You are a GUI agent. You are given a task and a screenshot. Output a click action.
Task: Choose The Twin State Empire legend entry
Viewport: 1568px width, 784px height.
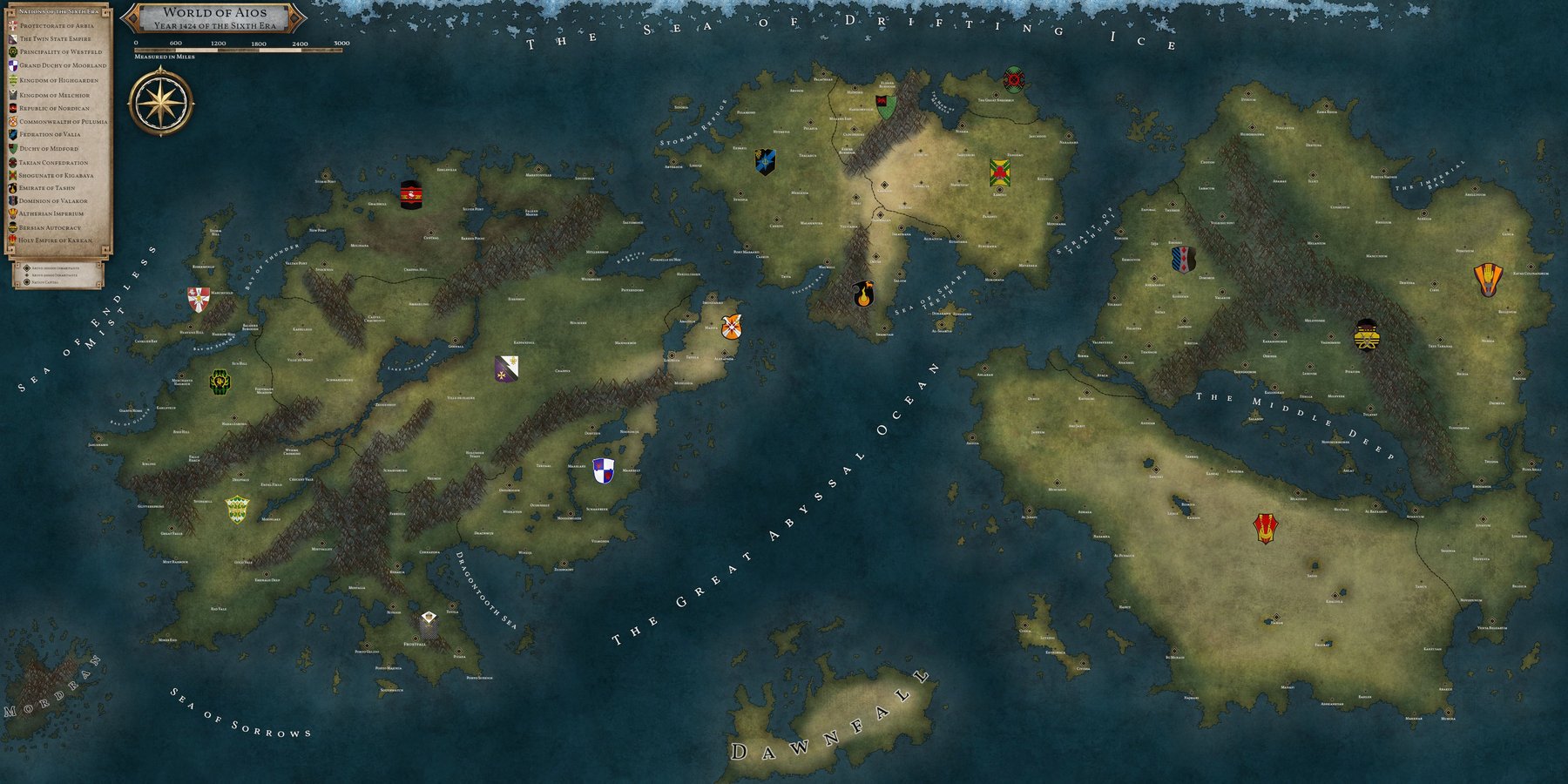55,39
